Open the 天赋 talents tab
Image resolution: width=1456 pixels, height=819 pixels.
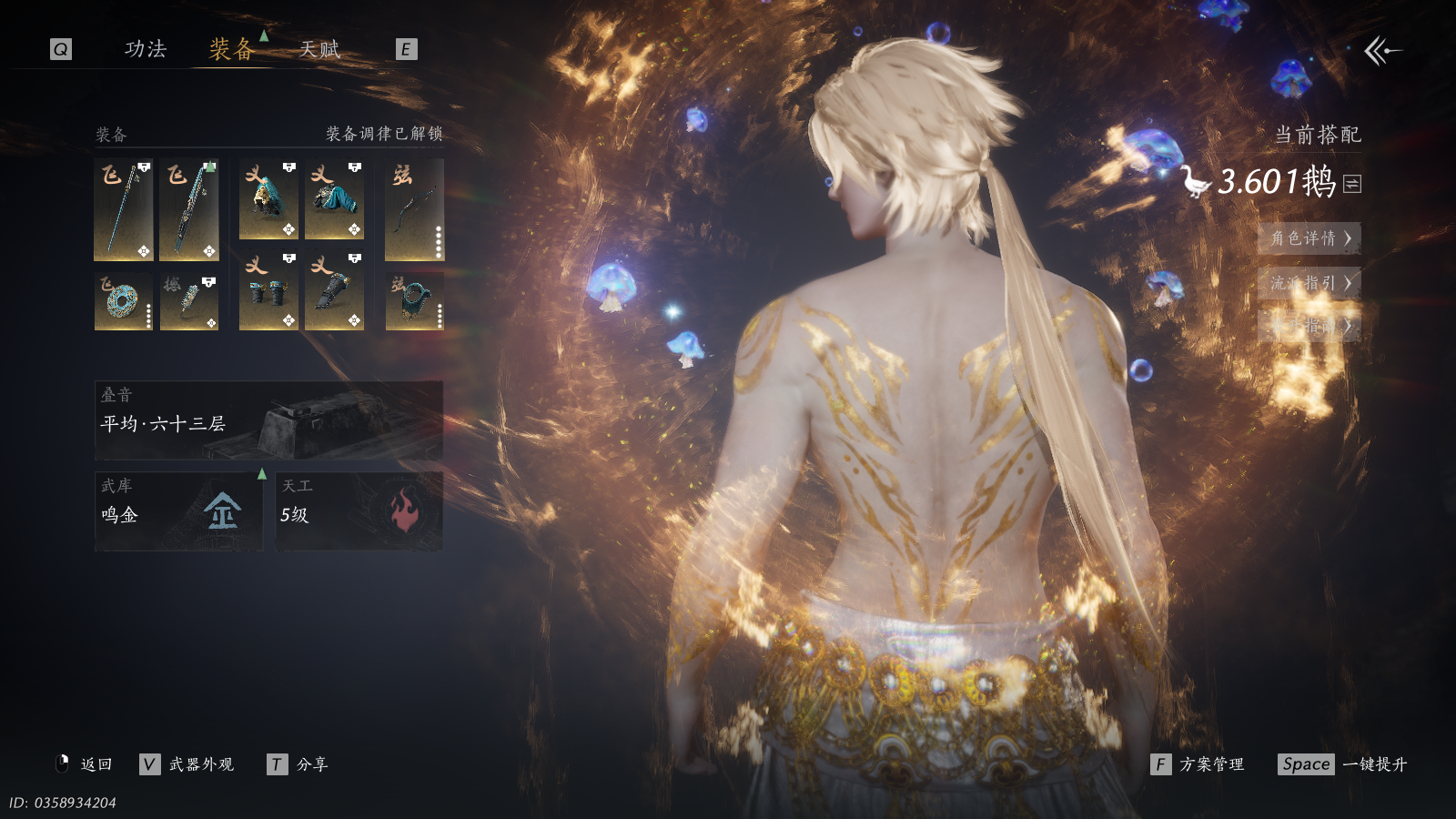pos(319,49)
